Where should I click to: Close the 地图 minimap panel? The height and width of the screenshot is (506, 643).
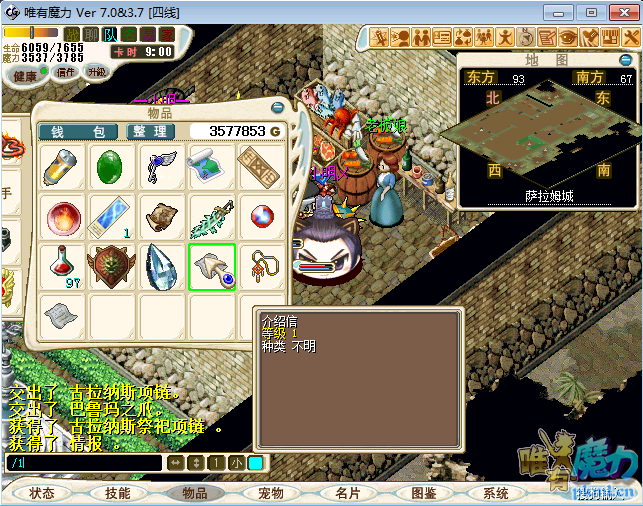(627, 59)
